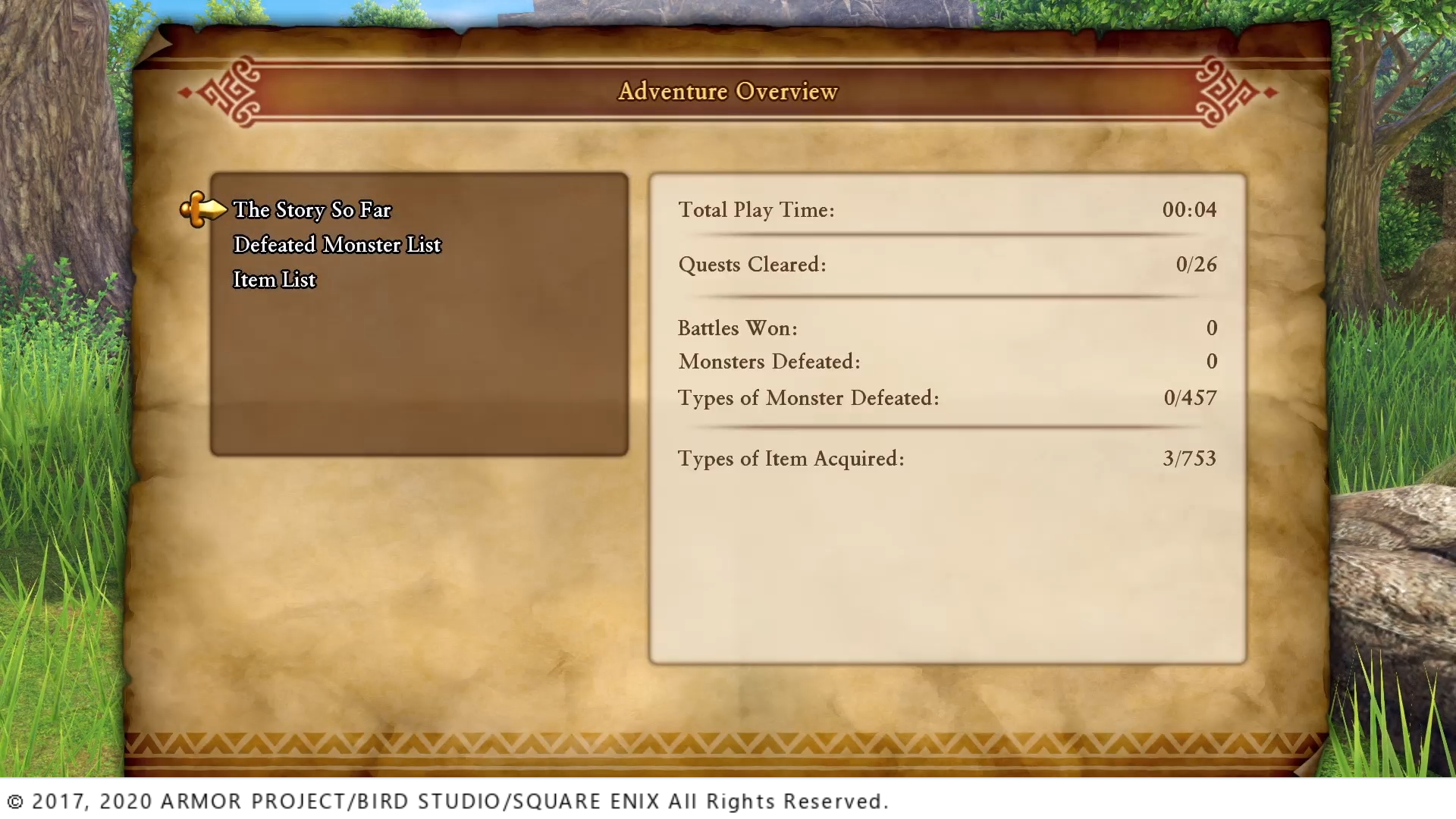The width and height of the screenshot is (1456, 819).
Task: Open the Defeated Monster List
Action: tap(337, 245)
